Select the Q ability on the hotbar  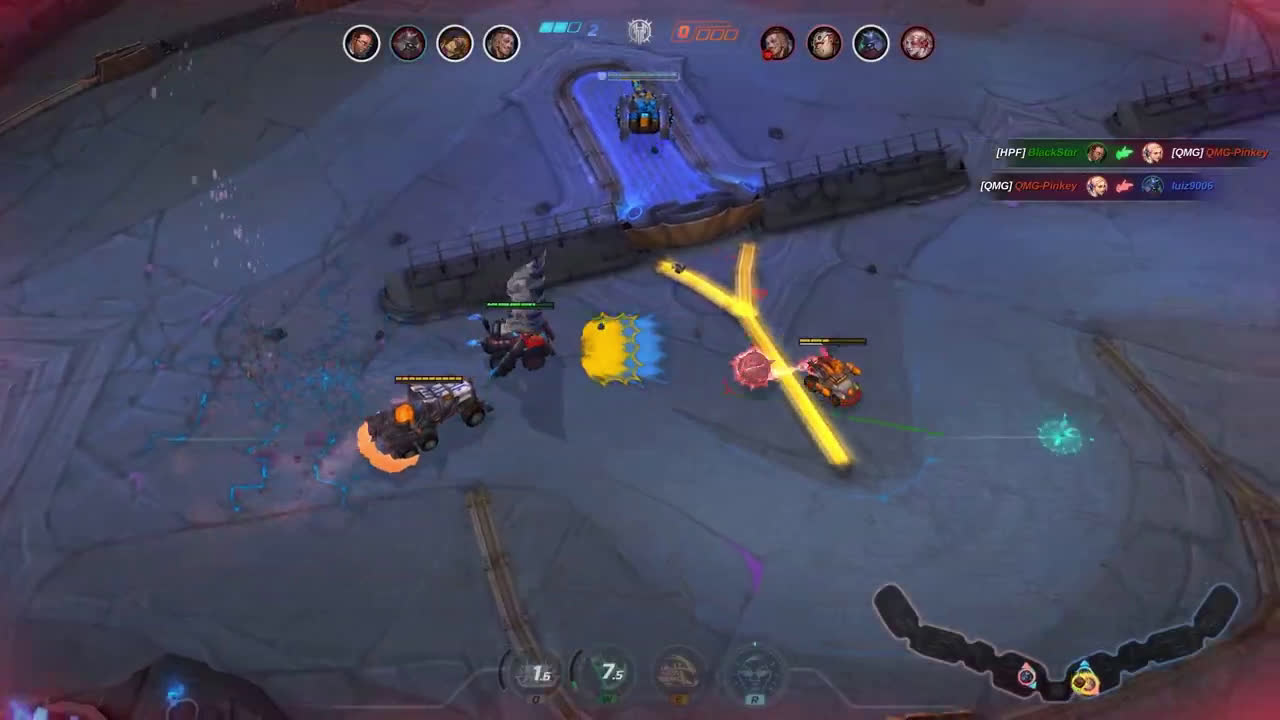click(x=537, y=671)
